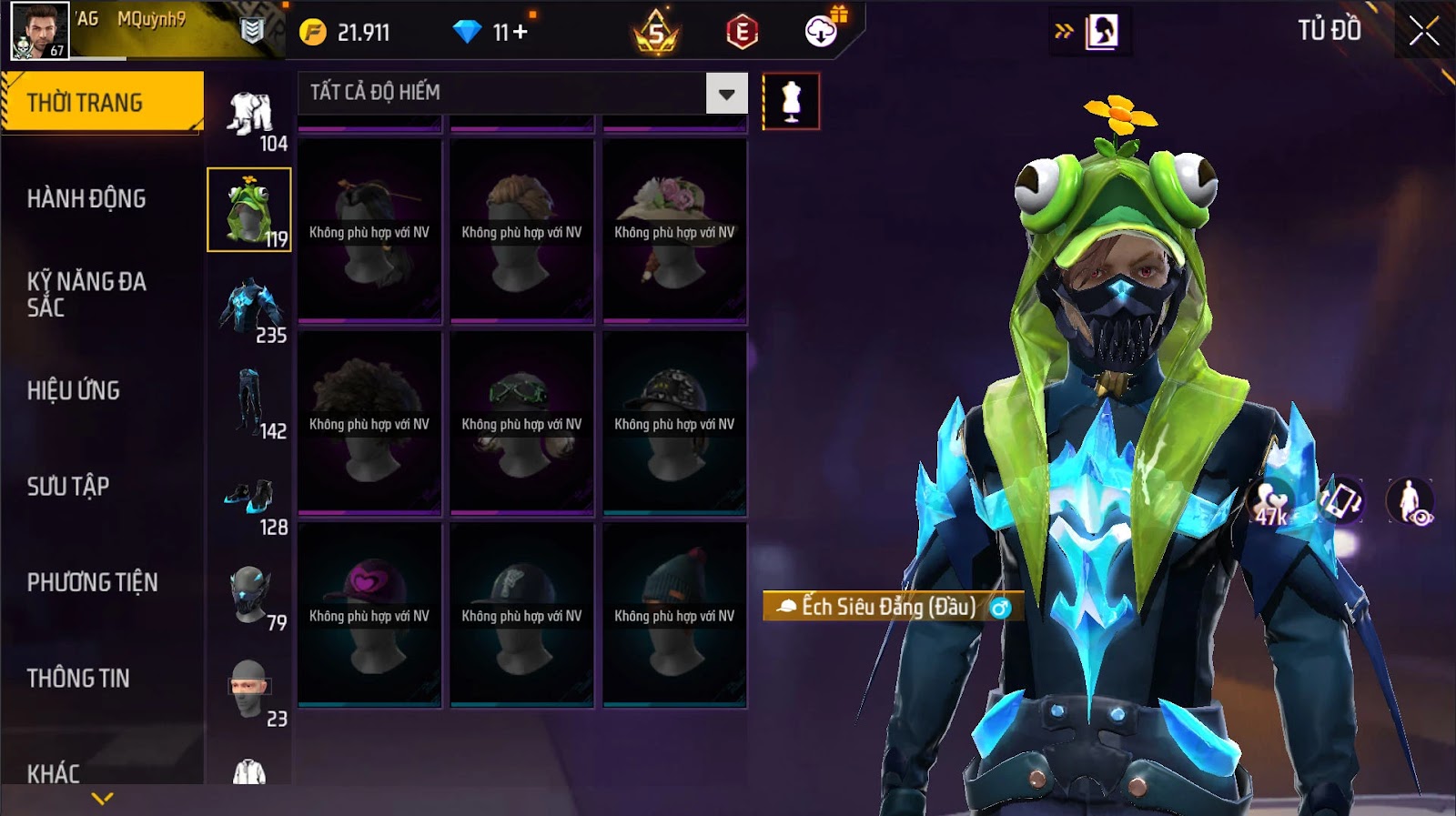
Task: Select the pink heart cap item
Action: pyautogui.click(x=369, y=615)
